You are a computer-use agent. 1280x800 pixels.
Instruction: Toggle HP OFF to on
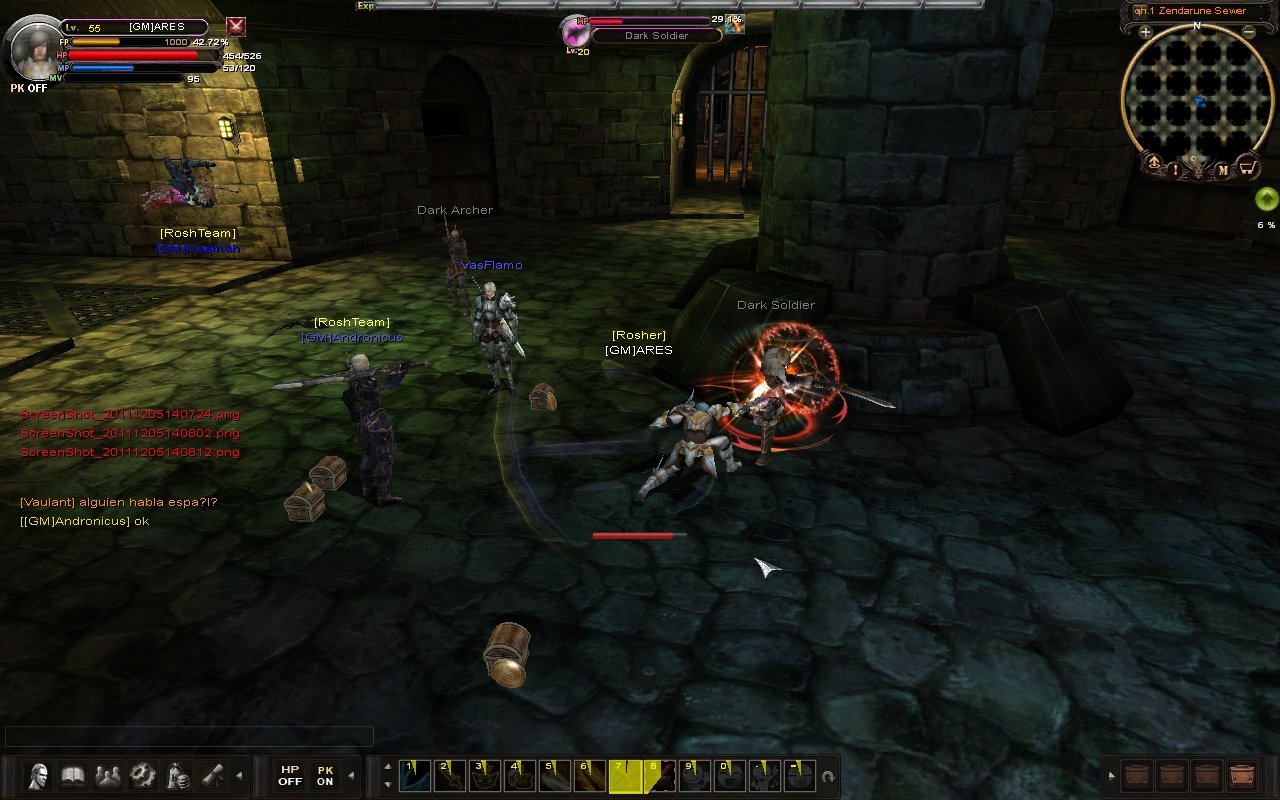290,775
